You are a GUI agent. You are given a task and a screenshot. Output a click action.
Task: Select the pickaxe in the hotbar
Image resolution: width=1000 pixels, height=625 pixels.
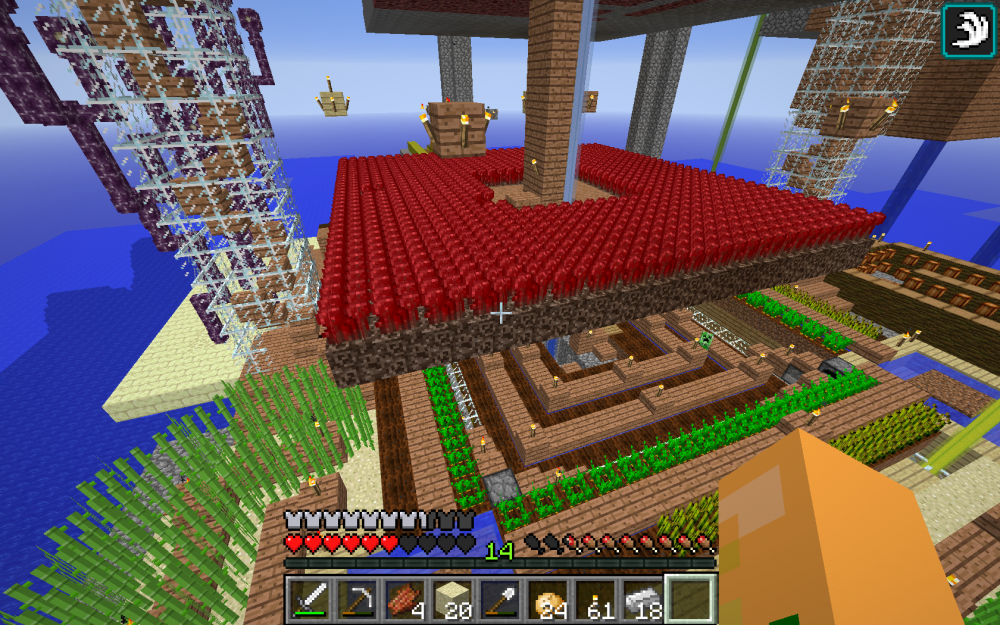click(356, 599)
